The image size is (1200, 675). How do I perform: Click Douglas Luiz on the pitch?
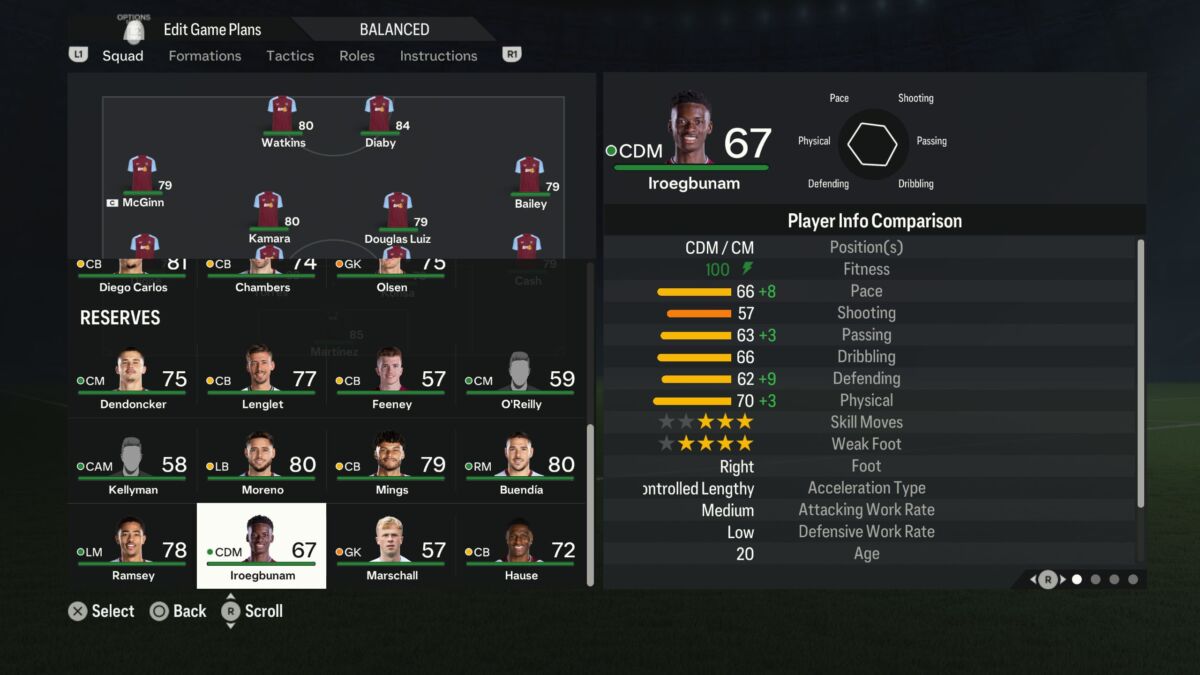(x=397, y=216)
